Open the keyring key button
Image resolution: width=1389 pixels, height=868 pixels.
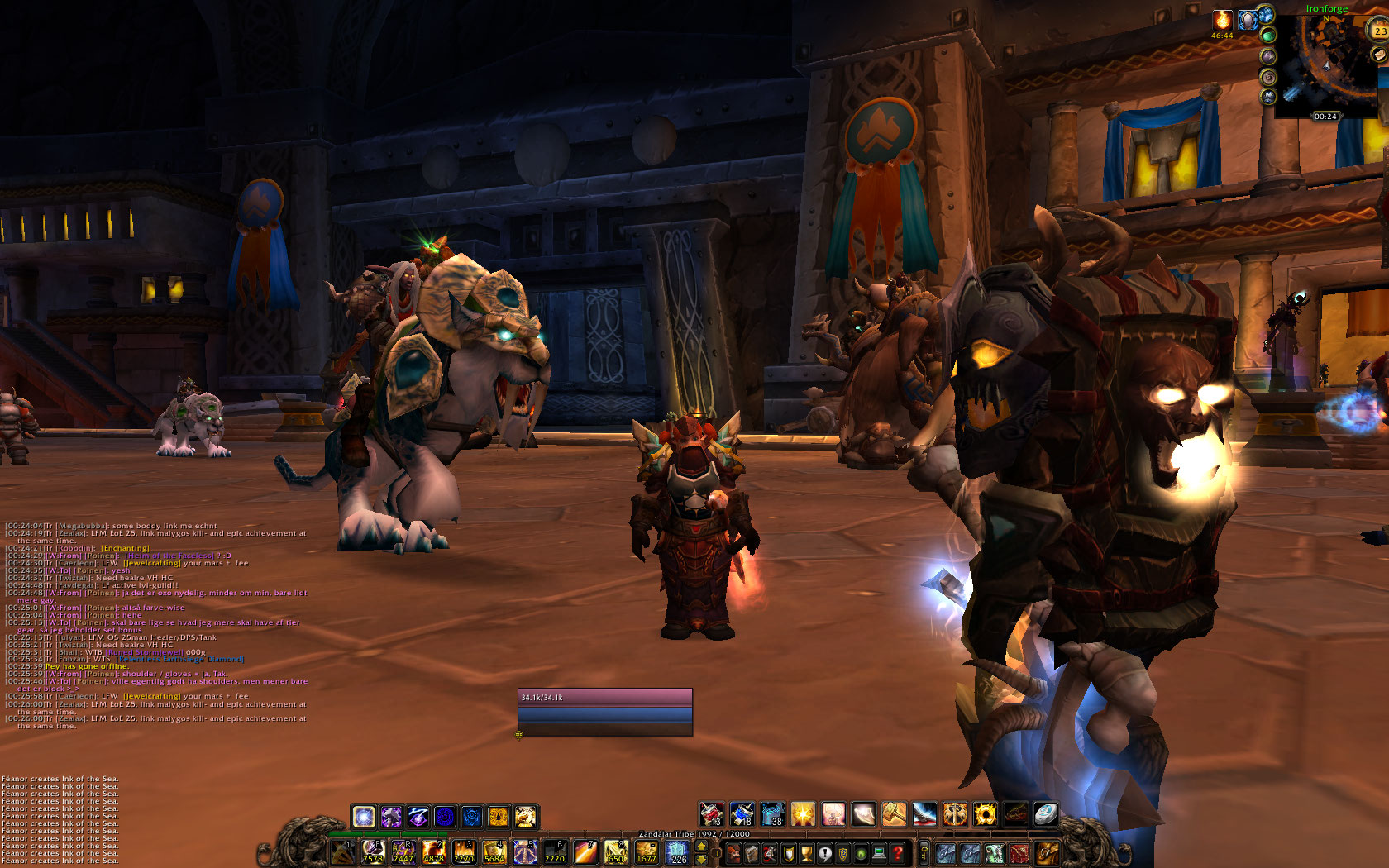[924, 852]
